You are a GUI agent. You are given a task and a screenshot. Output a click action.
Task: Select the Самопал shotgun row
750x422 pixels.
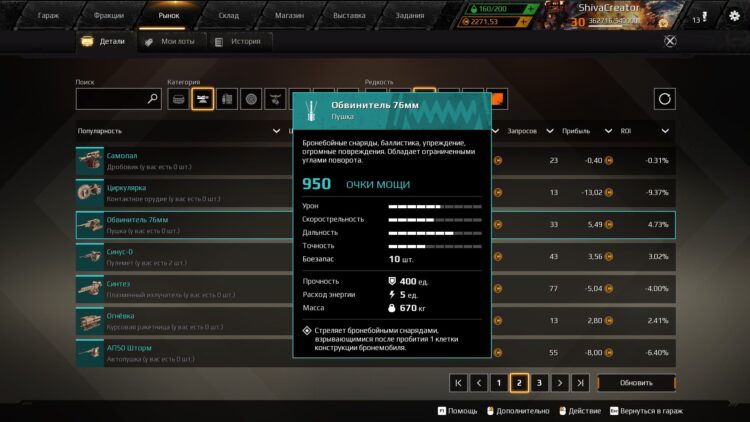click(x=180, y=160)
